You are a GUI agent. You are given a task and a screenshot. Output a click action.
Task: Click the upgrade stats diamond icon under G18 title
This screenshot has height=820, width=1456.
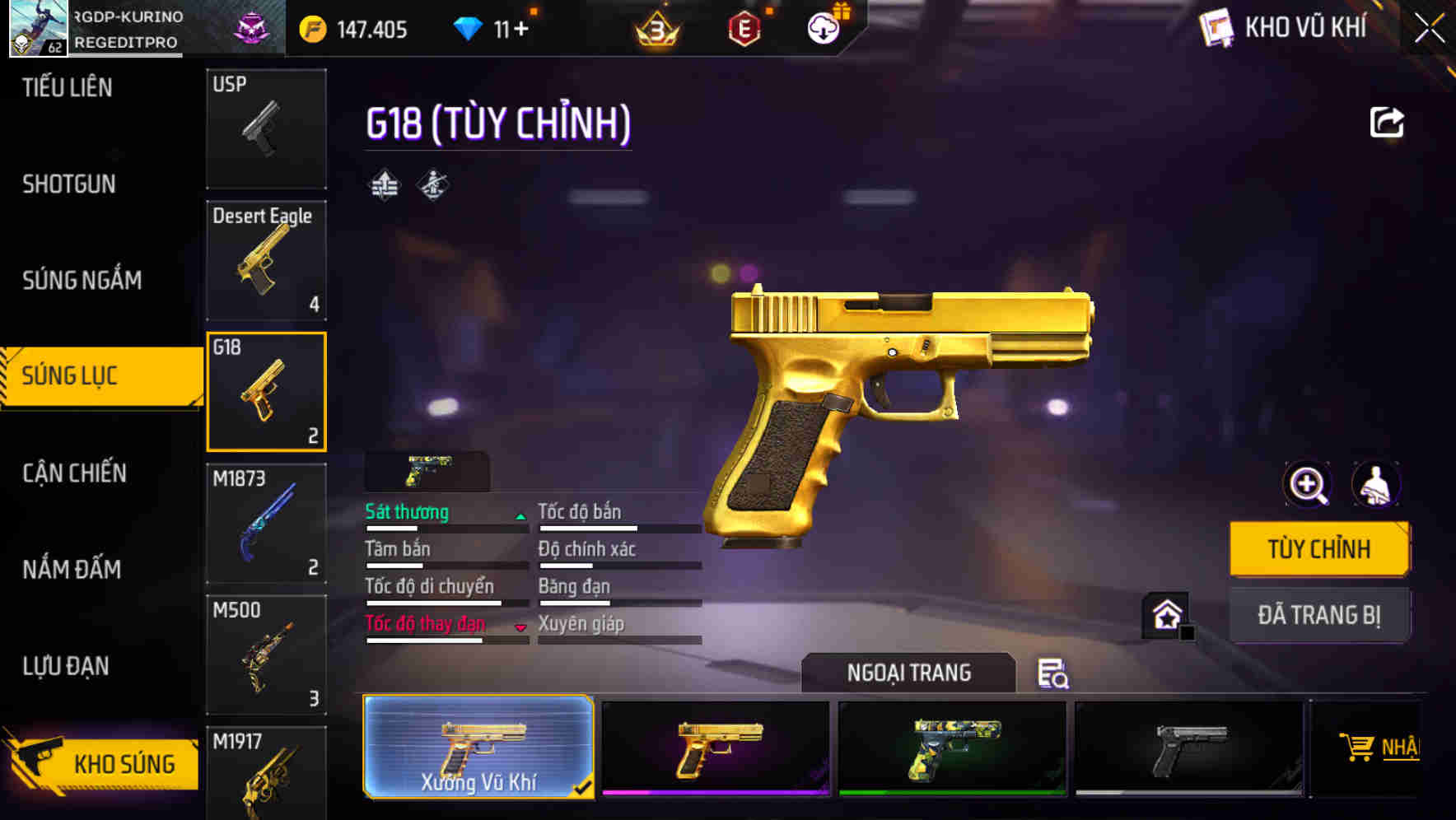(383, 184)
